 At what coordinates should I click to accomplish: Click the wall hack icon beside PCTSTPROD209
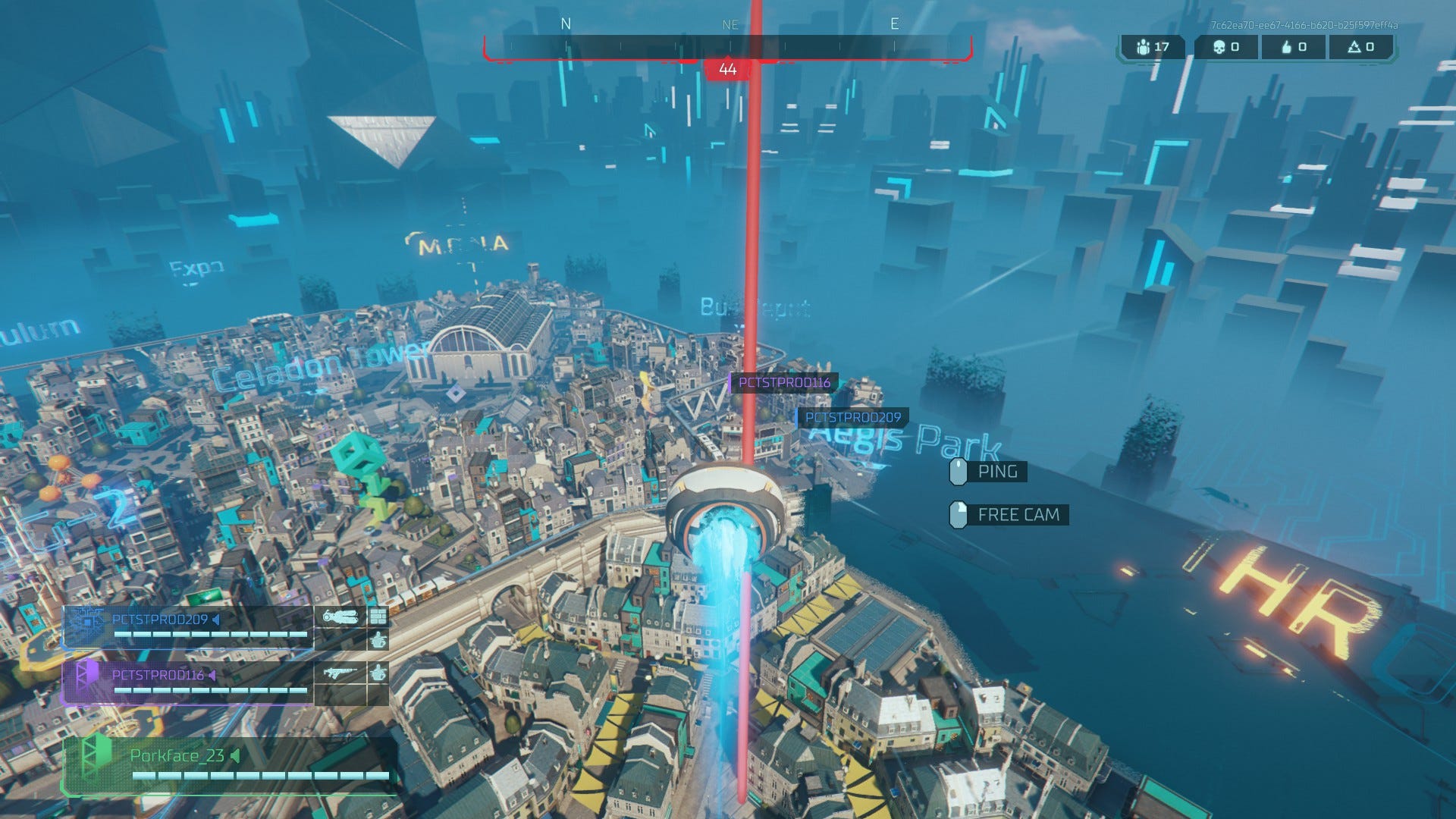point(378,616)
